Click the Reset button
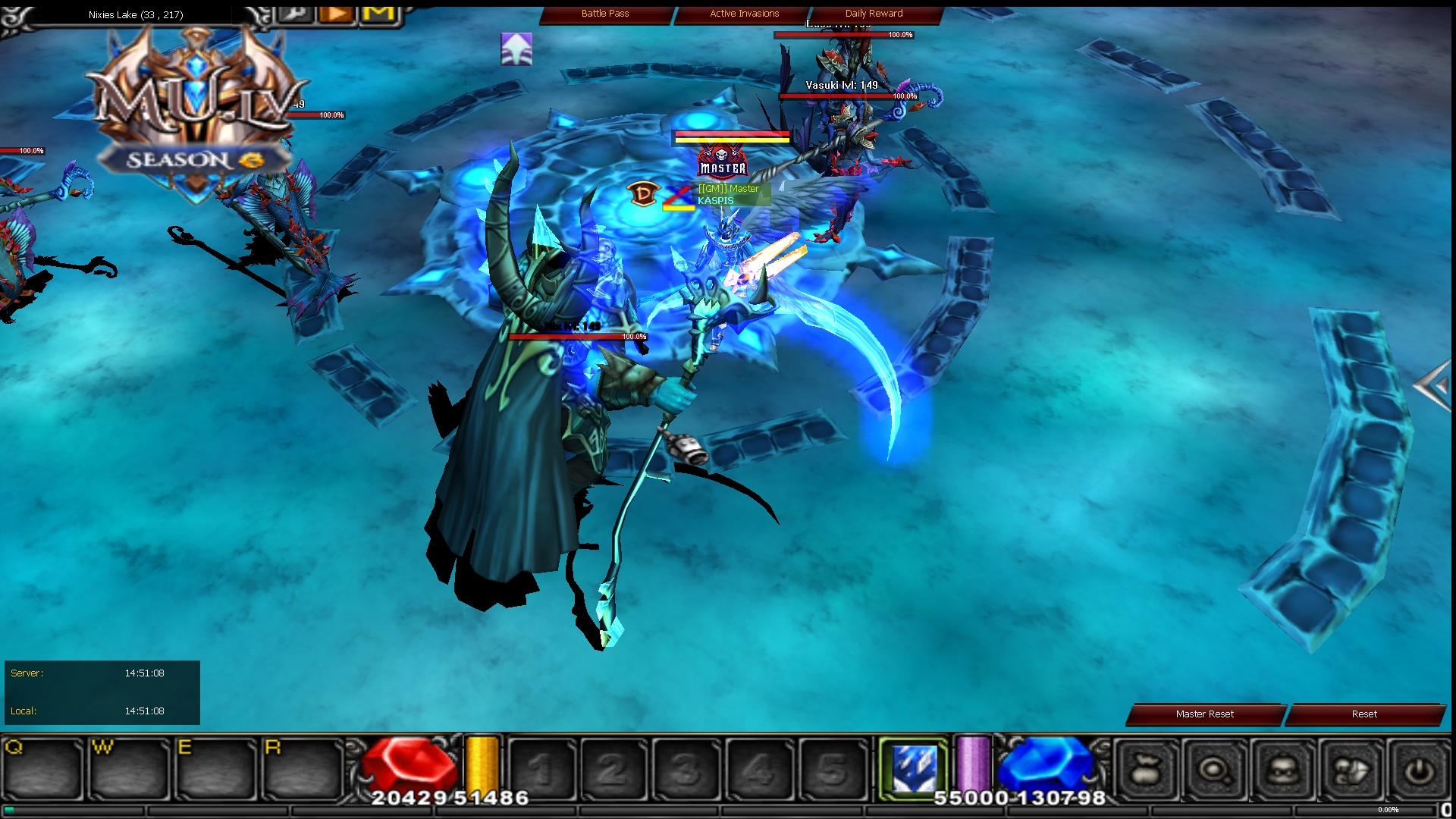 (1363, 714)
